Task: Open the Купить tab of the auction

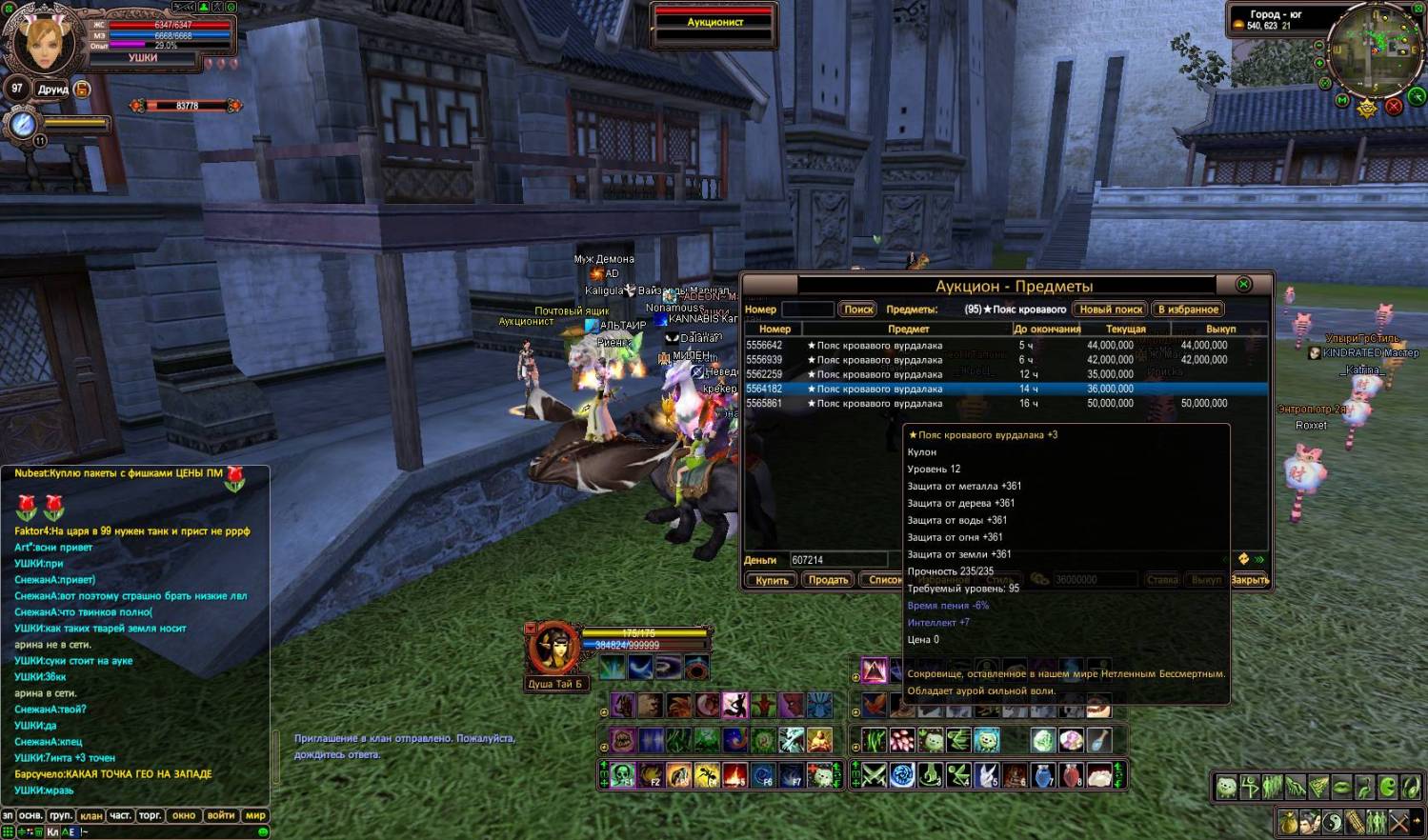Action: 771,579
